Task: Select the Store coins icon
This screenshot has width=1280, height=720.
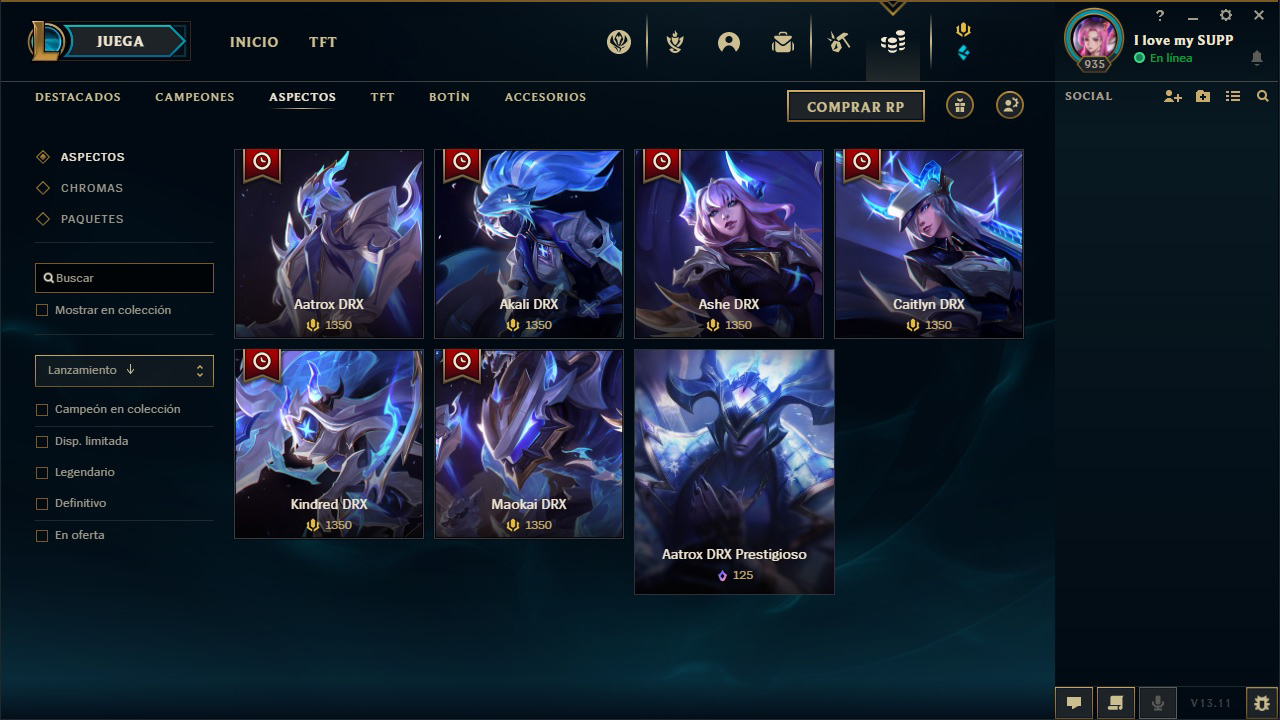Action: point(893,42)
